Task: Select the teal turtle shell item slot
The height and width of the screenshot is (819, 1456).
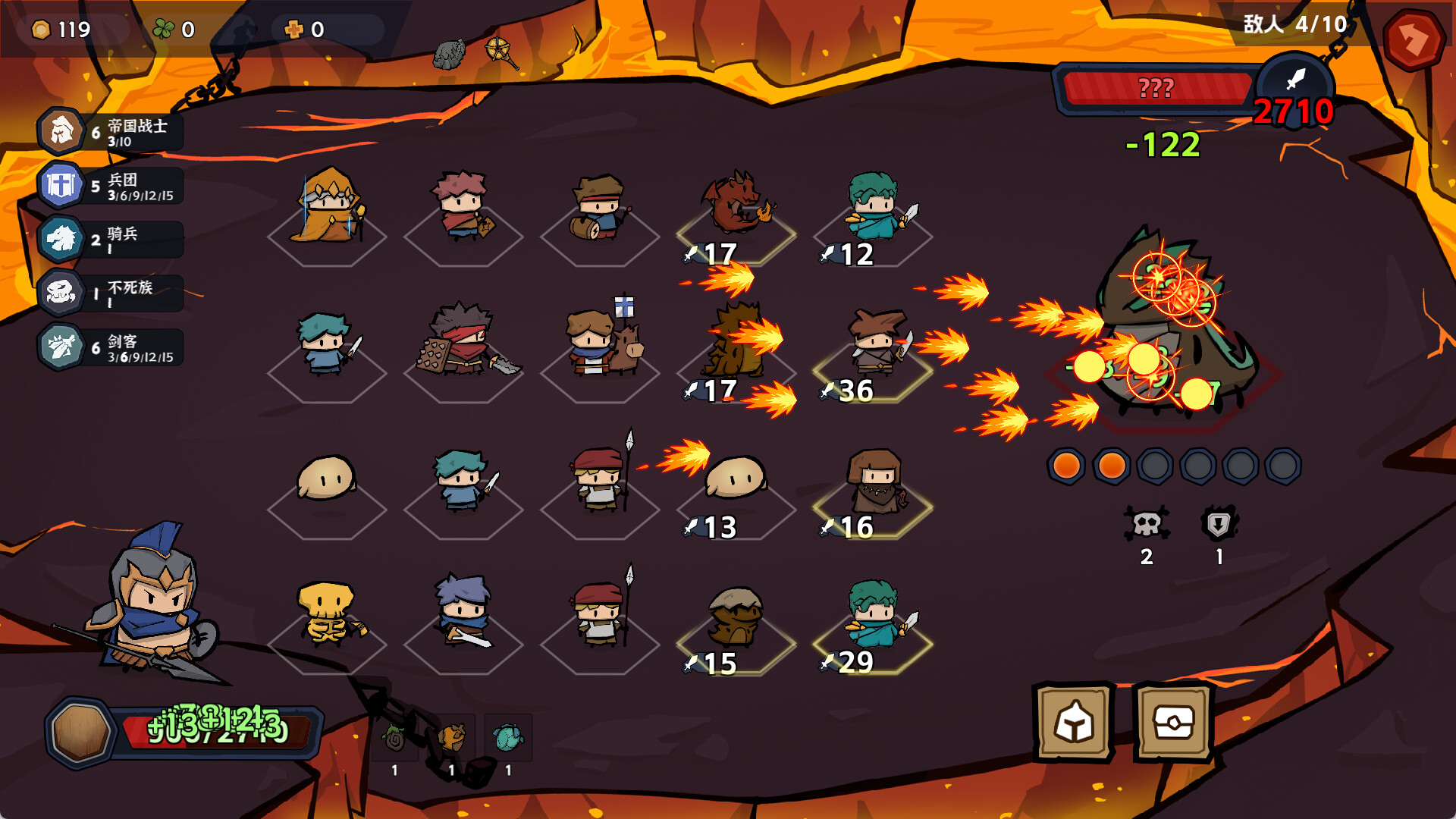Action: point(508,738)
